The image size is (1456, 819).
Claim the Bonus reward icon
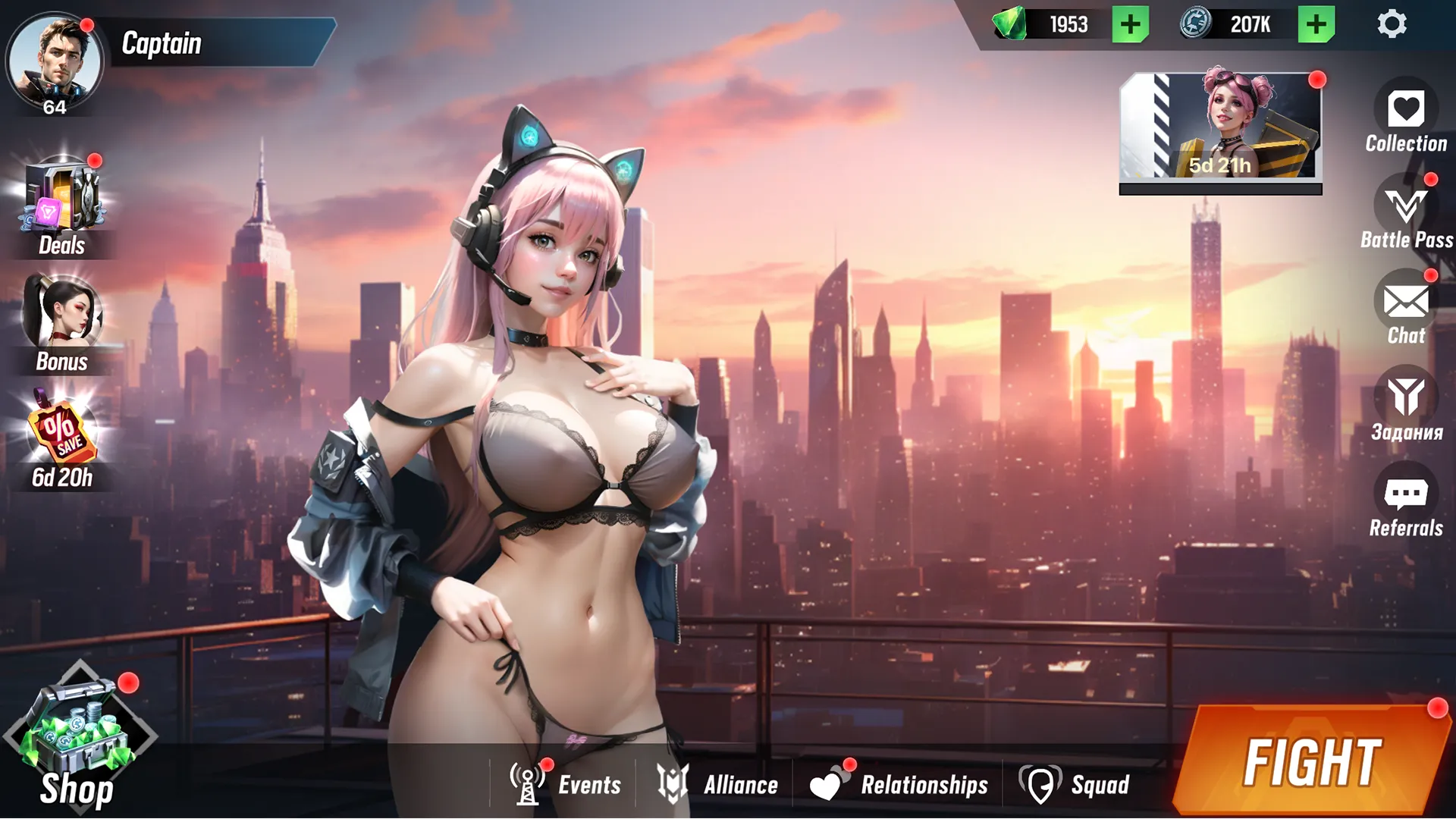(x=62, y=315)
